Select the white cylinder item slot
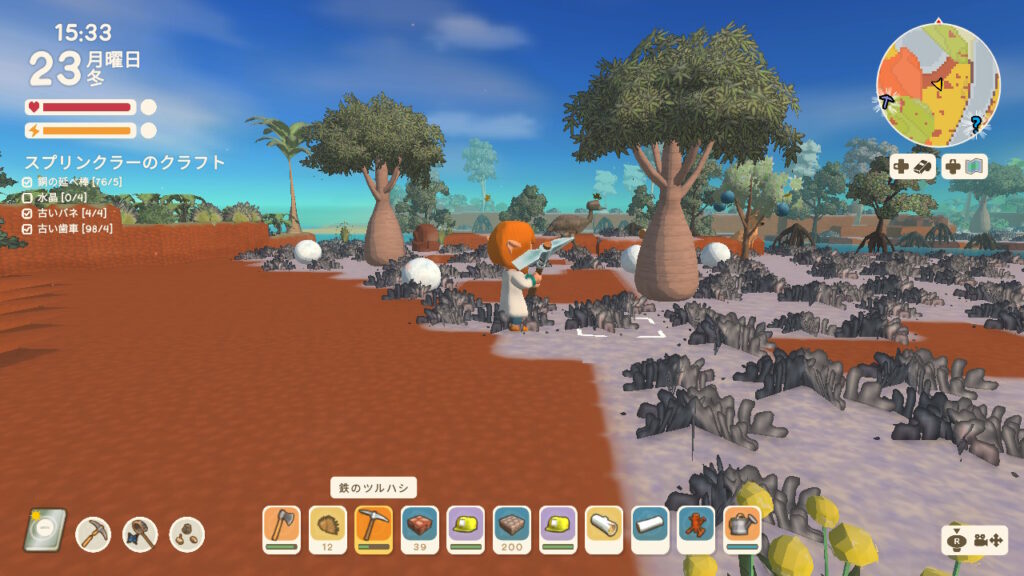This screenshot has height=576, width=1024. tap(649, 528)
